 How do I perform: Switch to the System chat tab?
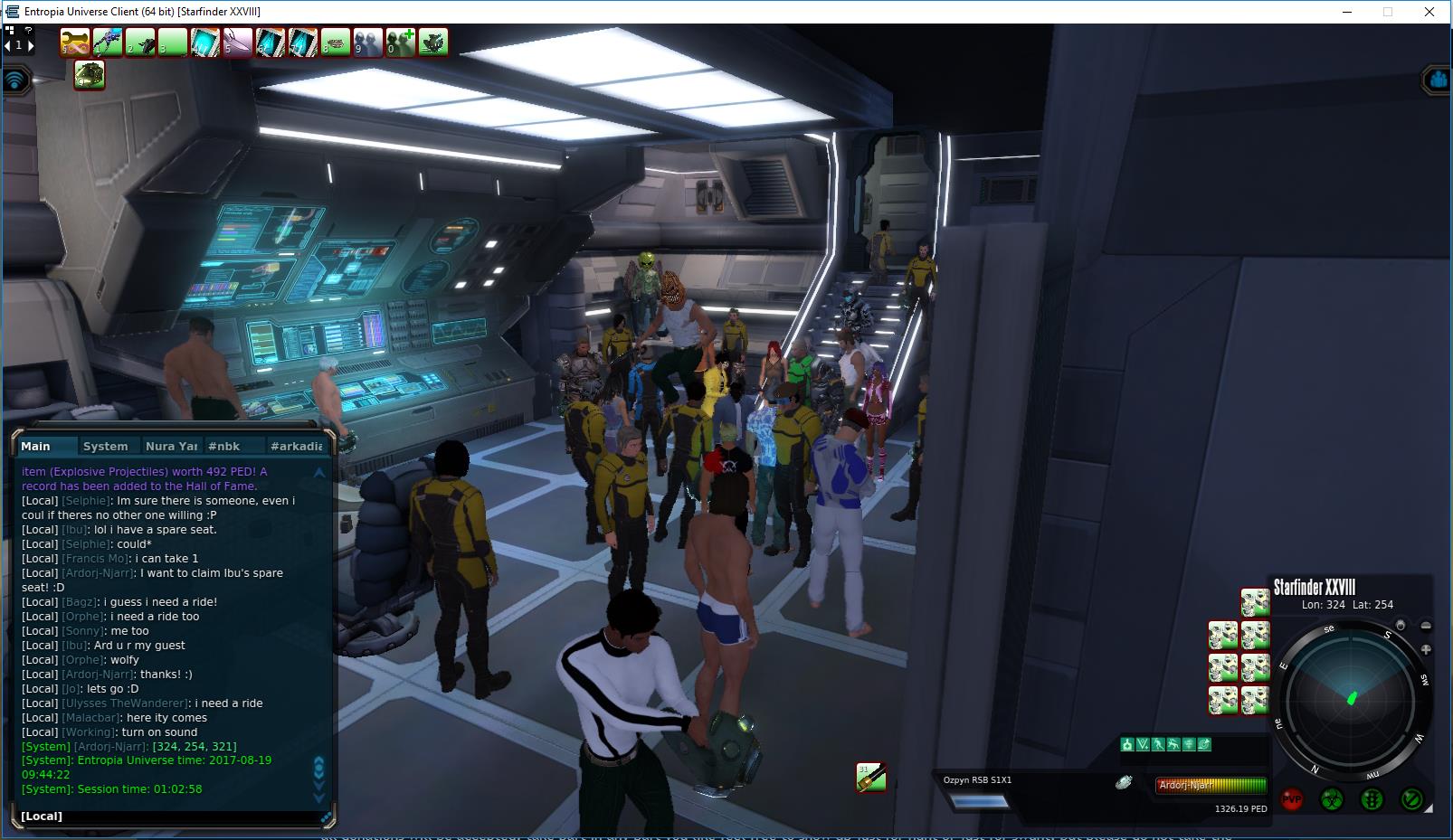pyautogui.click(x=105, y=446)
